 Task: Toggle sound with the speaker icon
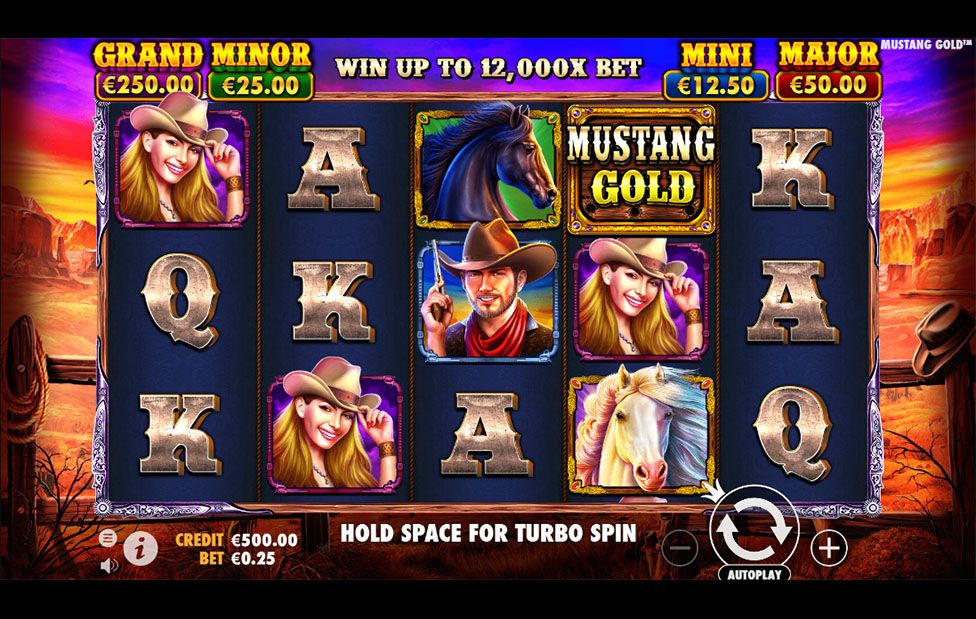click(x=109, y=565)
